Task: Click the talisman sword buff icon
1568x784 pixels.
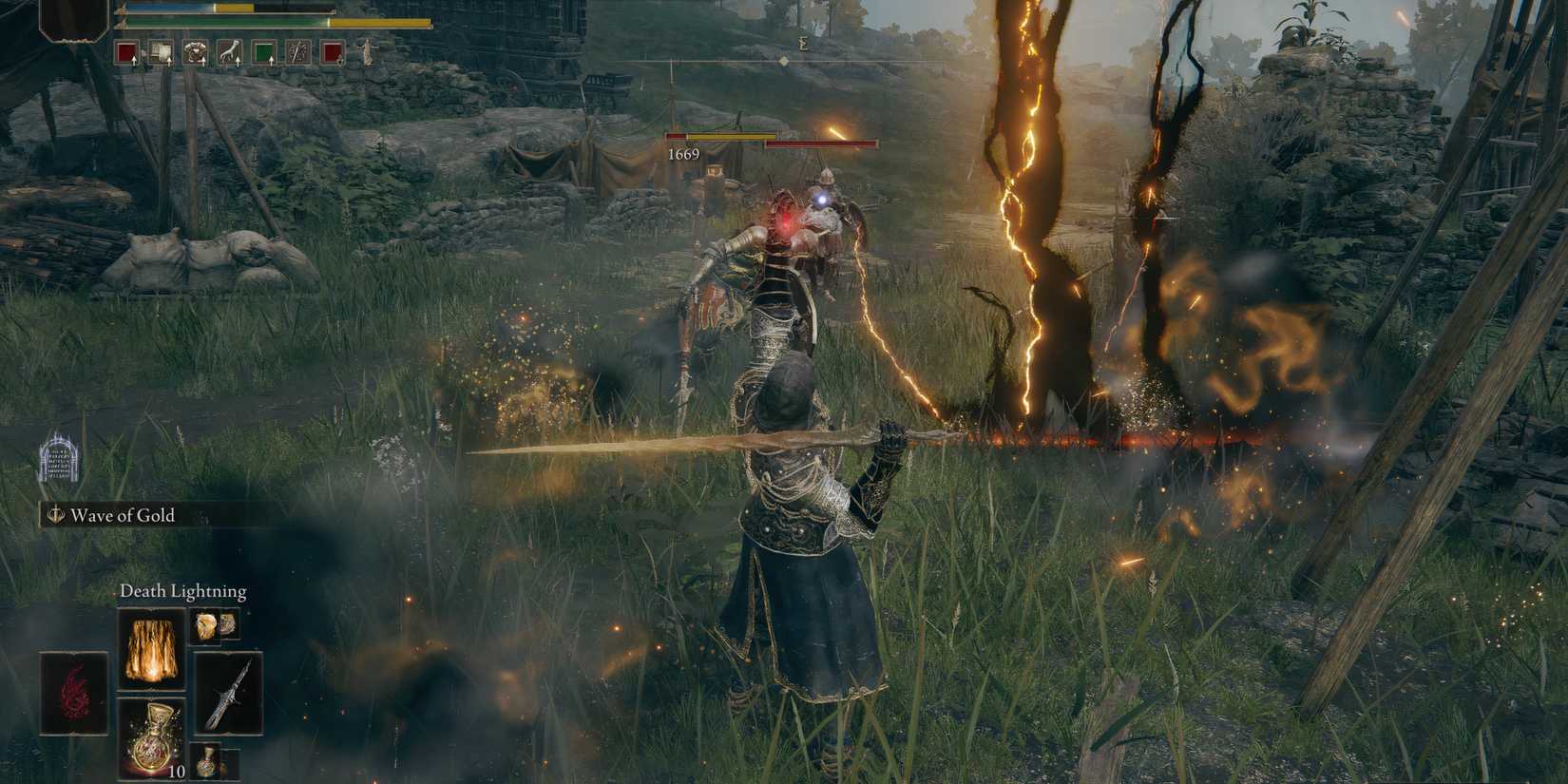Action: tap(297, 52)
